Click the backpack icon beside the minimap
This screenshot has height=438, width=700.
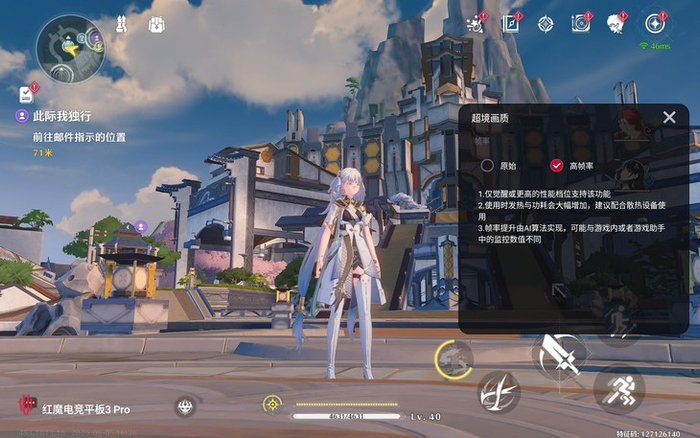[157, 24]
